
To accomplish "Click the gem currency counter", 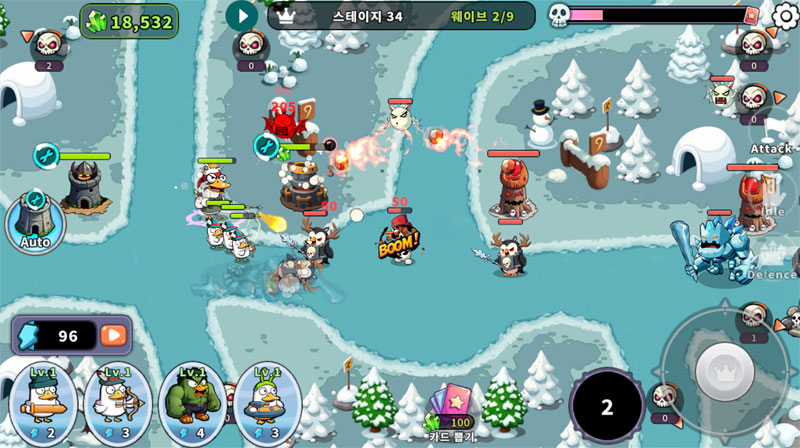I will (129, 21).
